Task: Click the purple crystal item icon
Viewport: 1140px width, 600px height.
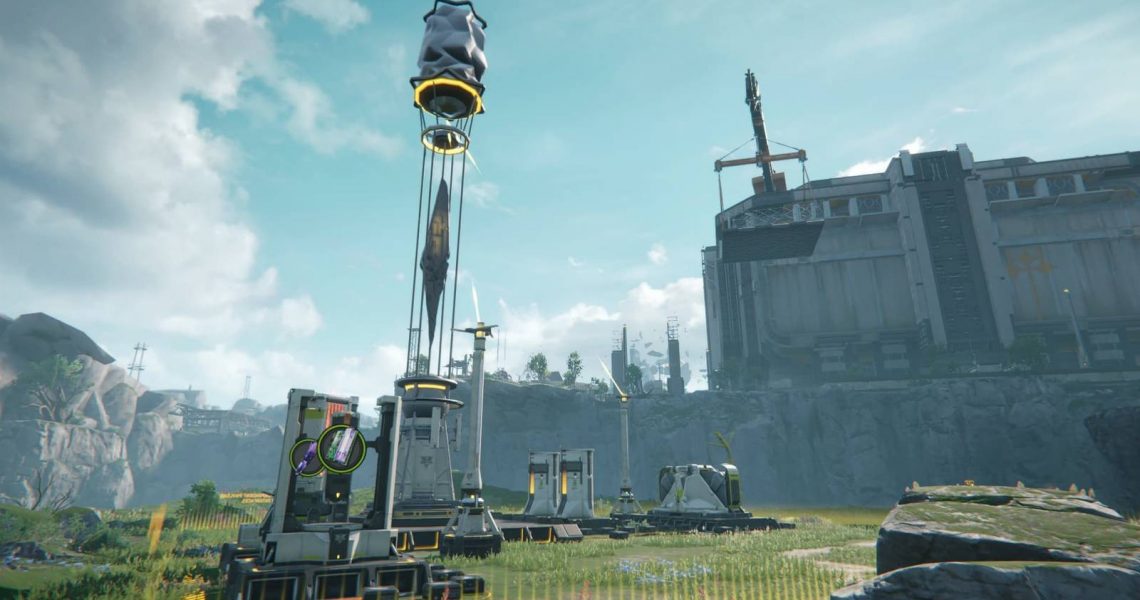Action: (x=306, y=457)
